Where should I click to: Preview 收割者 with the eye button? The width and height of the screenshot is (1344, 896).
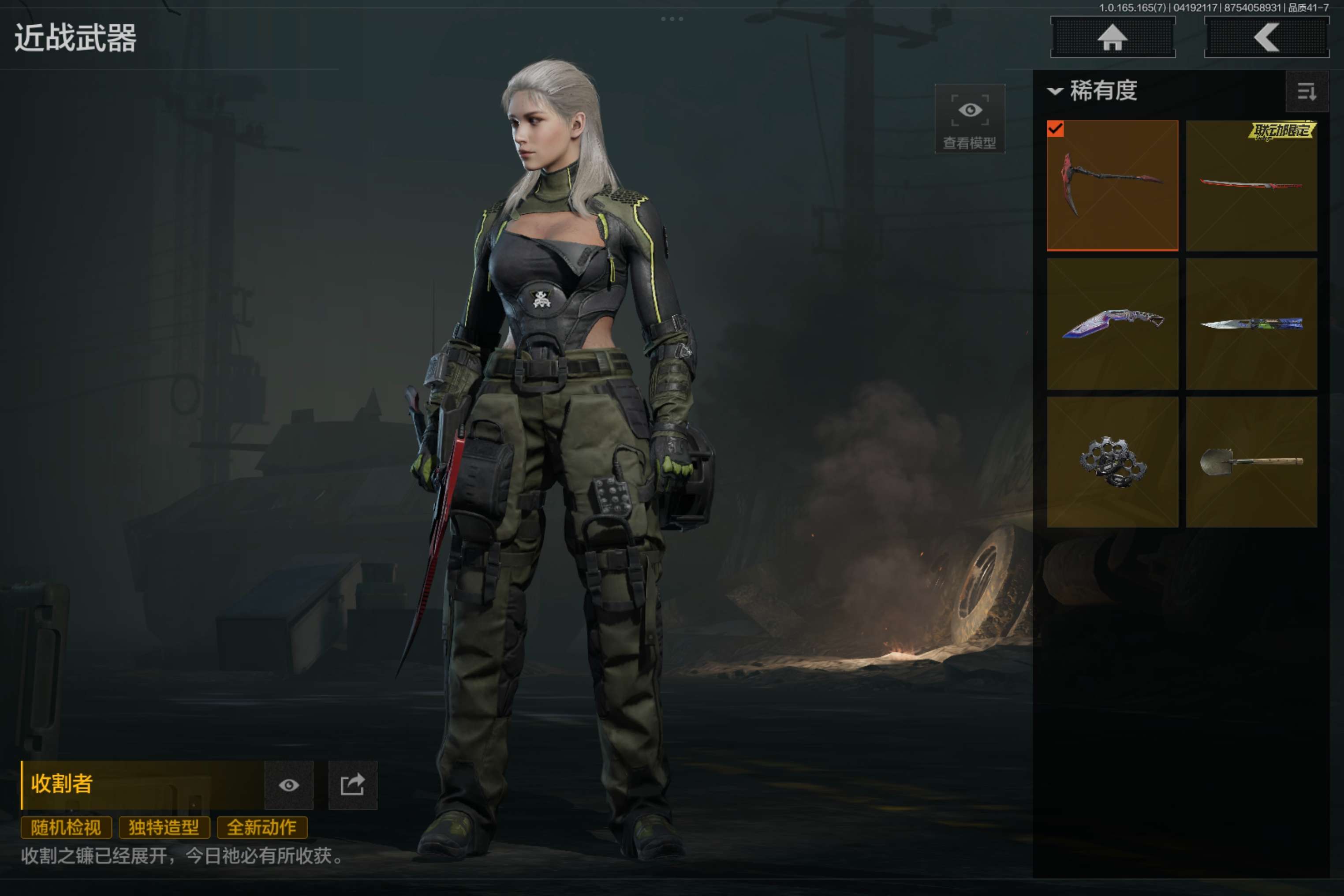tap(288, 785)
